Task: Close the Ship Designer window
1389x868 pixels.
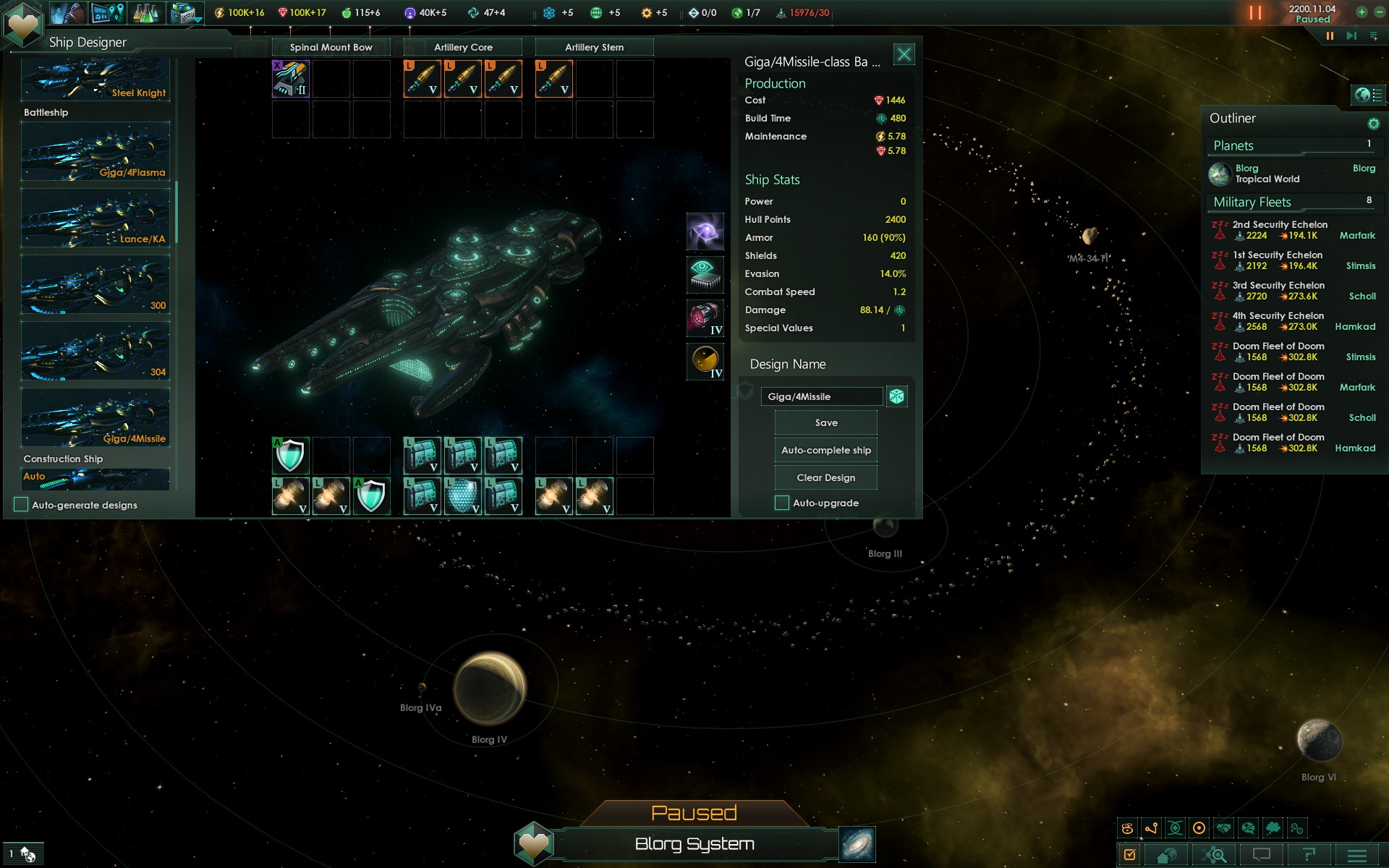Action: (x=904, y=54)
